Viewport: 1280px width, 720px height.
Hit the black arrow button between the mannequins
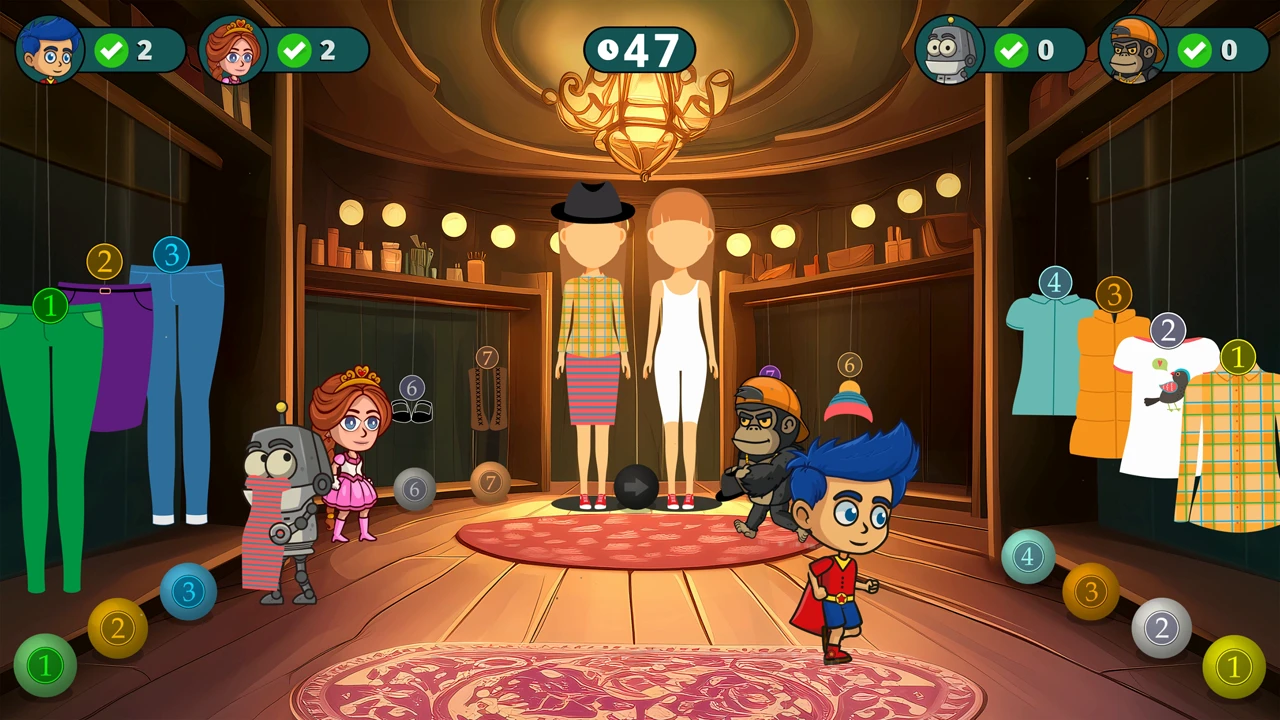(x=636, y=487)
